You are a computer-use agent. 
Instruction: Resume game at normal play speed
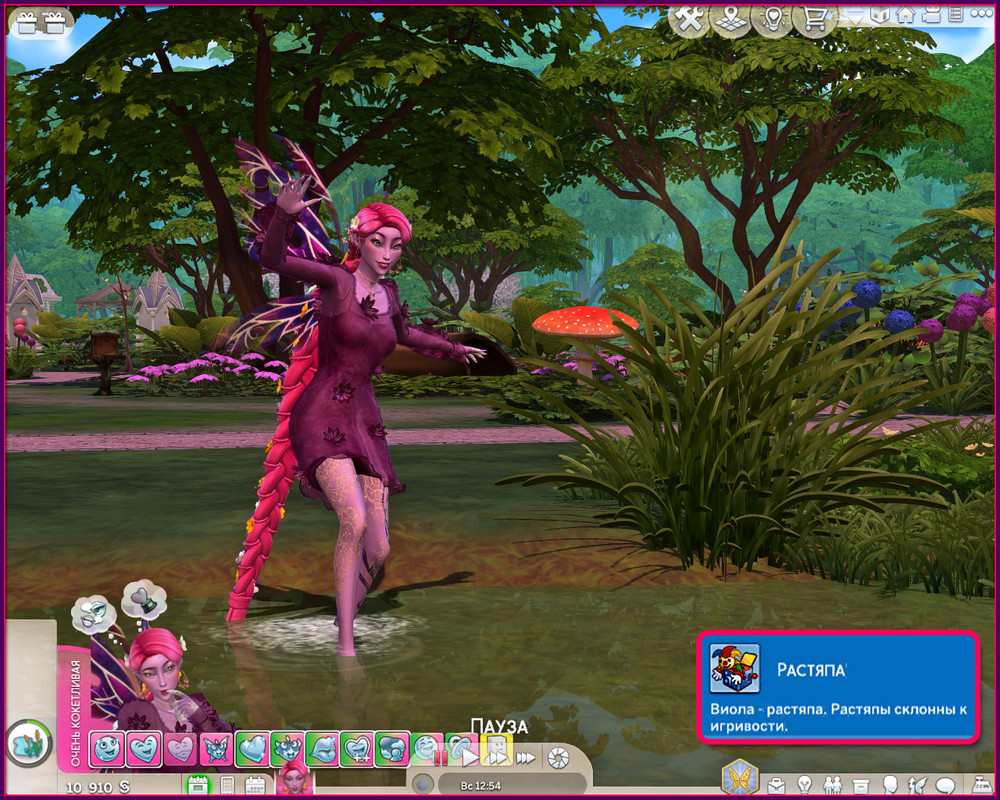pos(470,757)
